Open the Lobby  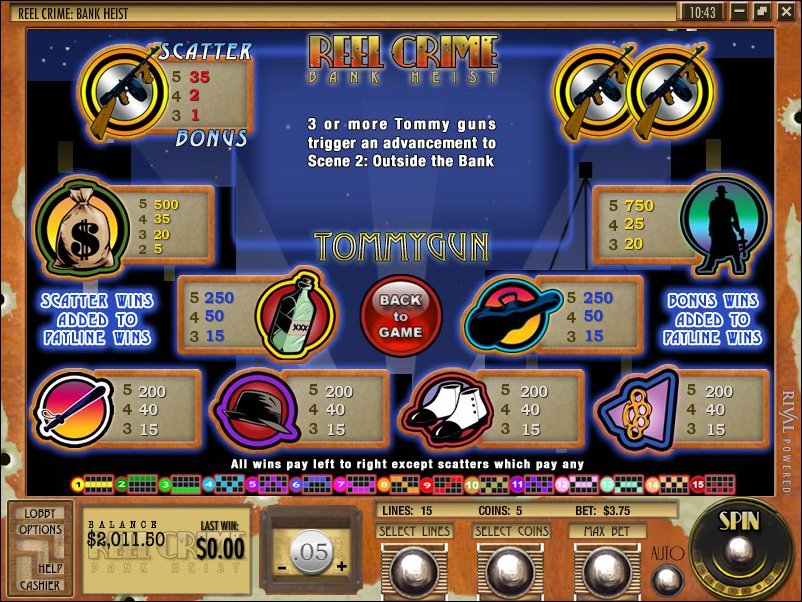[39, 513]
